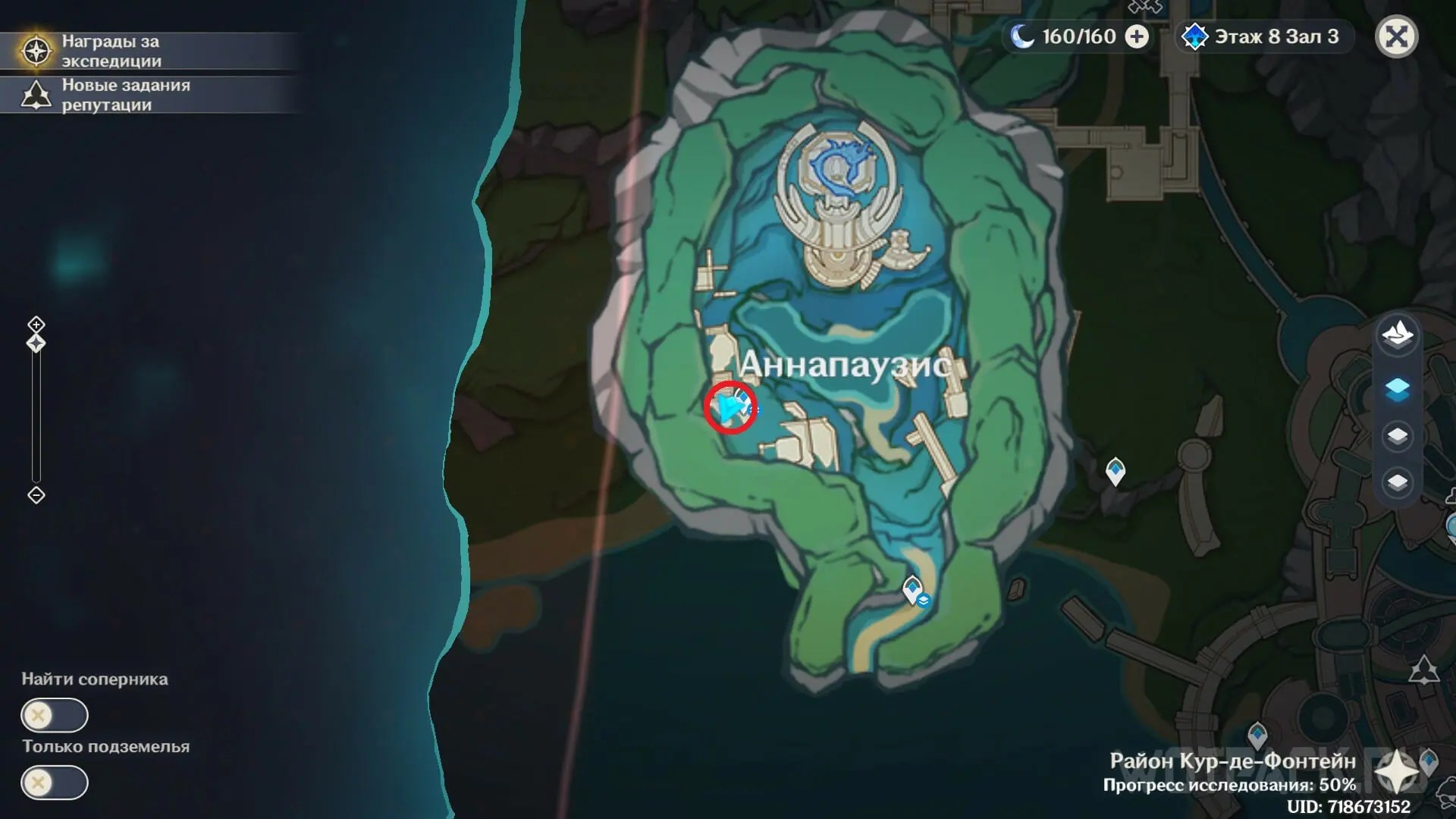This screenshot has height=819, width=1456.
Task: Click the plus button to replenish resin
Action: 1137,36
